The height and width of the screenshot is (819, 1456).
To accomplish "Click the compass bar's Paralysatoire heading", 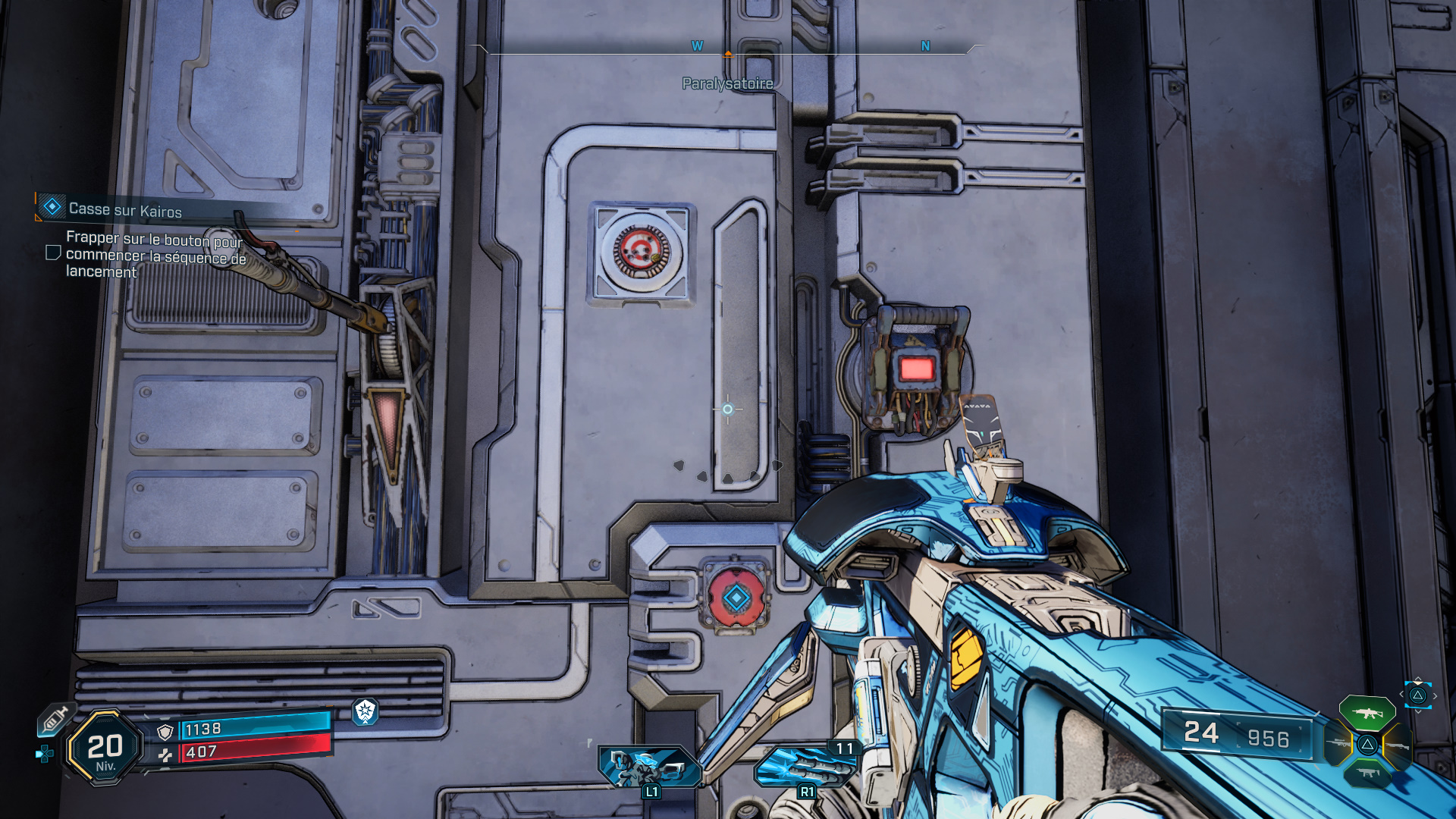I will 727,83.
